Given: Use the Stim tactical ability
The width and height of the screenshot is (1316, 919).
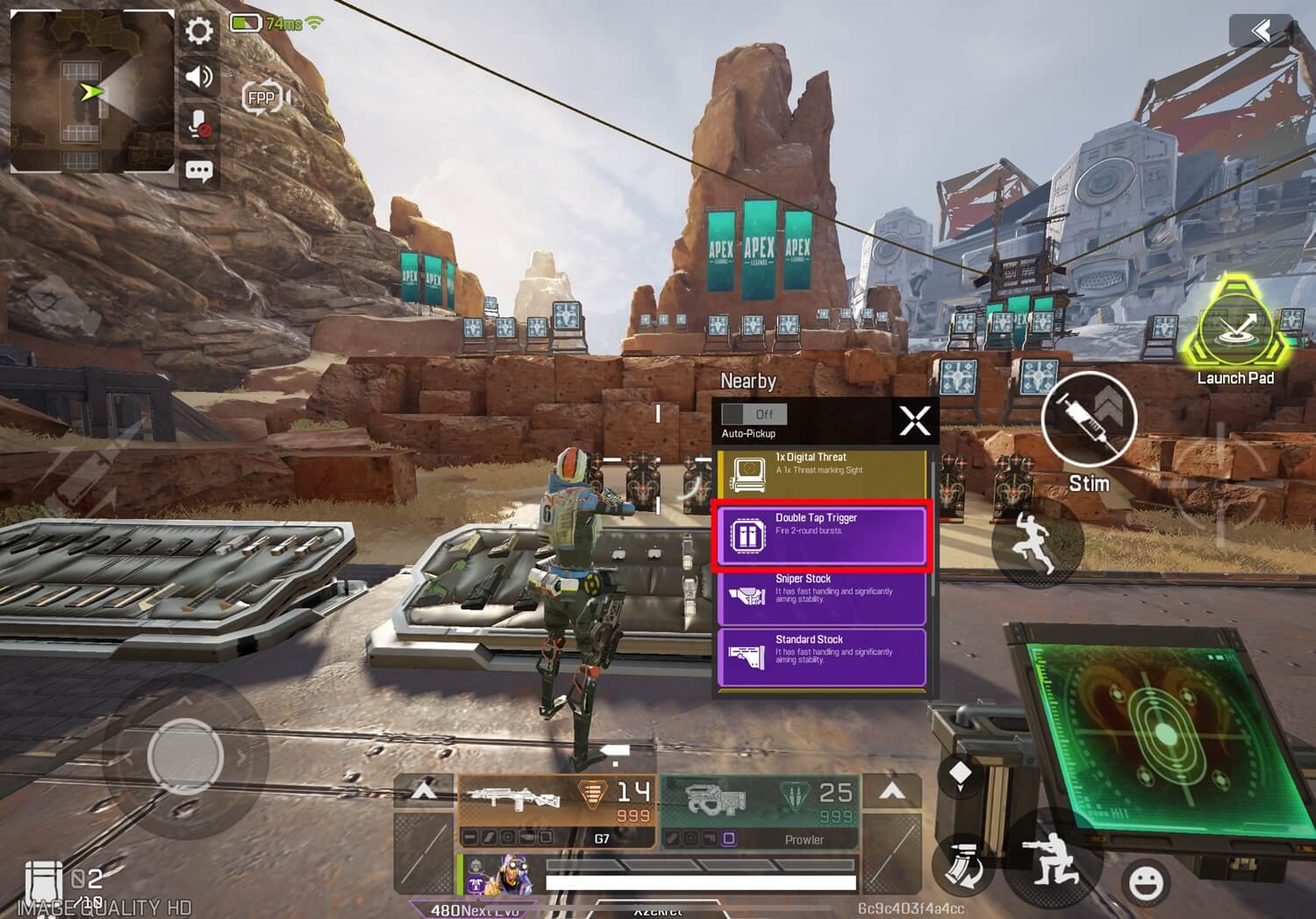Looking at the screenshot, I should pos(1089,420).
